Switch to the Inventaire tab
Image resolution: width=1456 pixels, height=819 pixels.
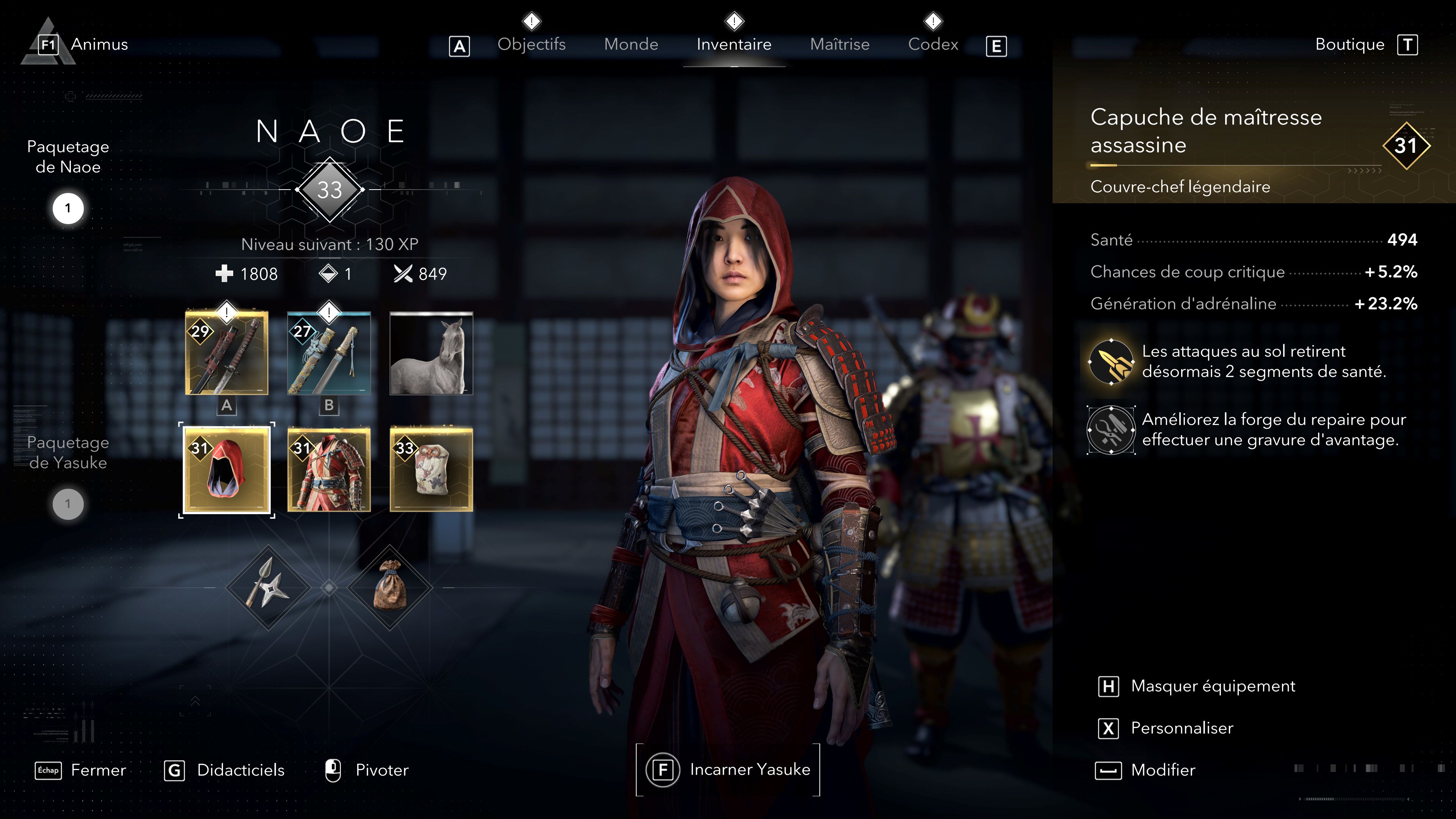[733, 44]
